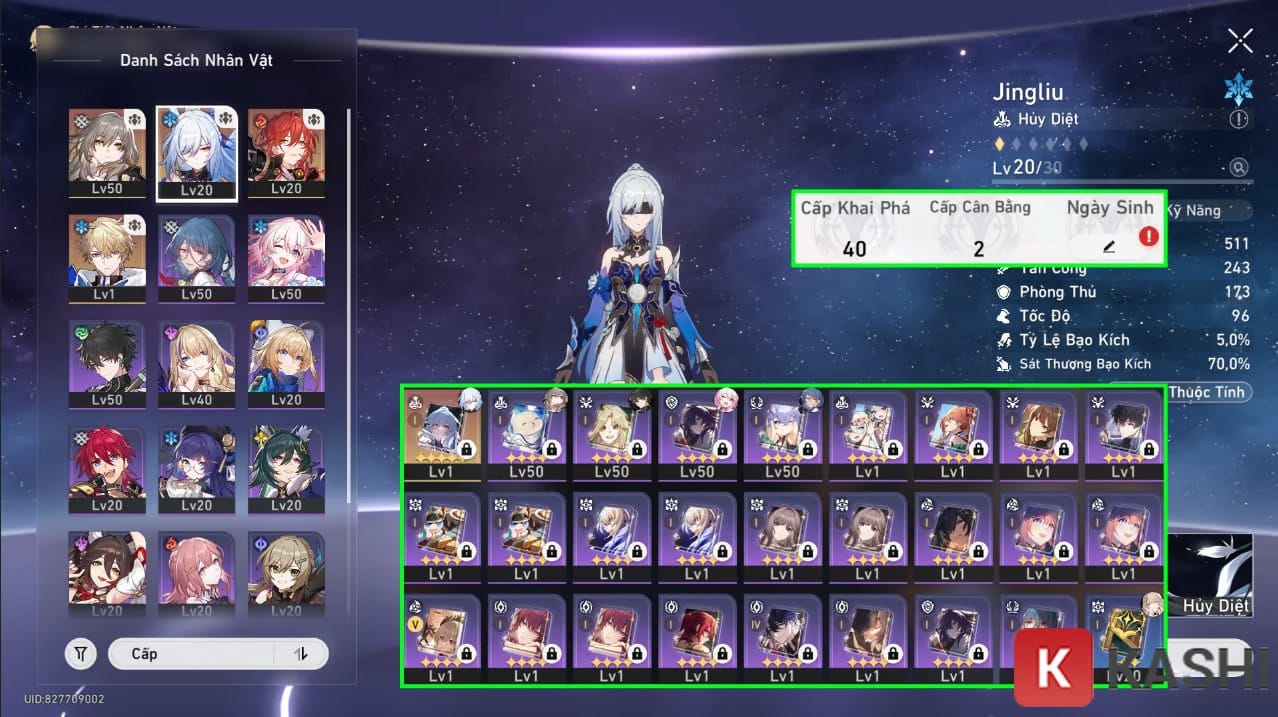Open the character filter funnel button

[81, 654]
